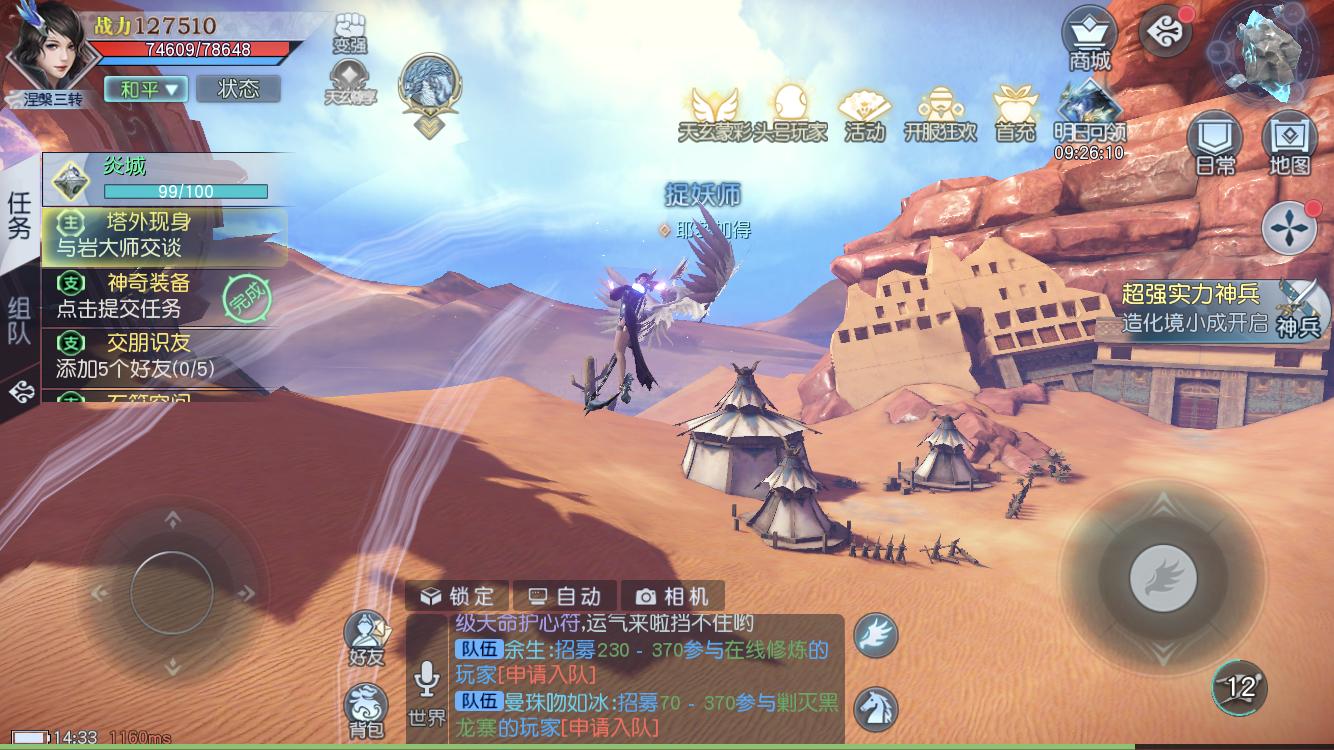Toggle 锁定 target lock mode
Viewport: 1334px width, 750px height.
(459, 595)
